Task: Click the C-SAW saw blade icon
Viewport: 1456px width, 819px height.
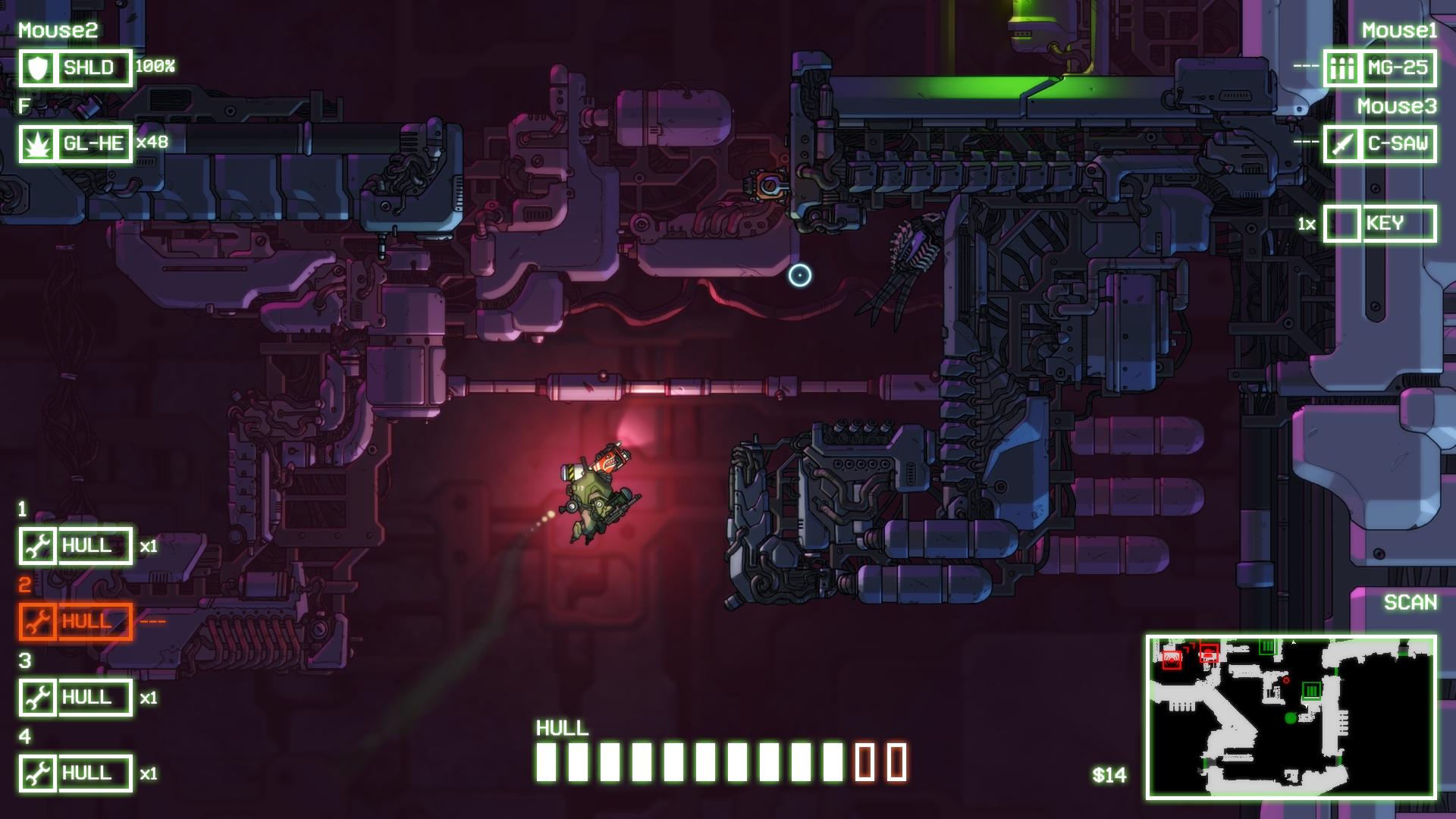Action: pos(1342,142)
